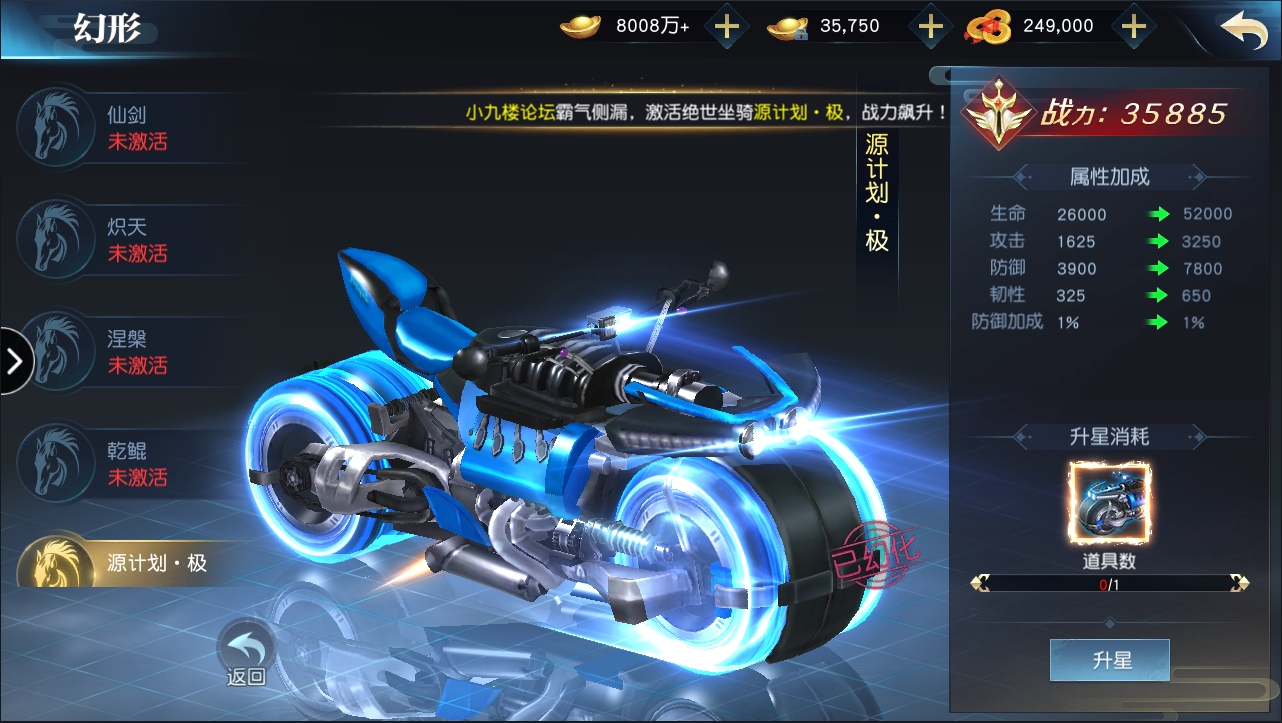Viewport: 1282px width, 723px height.
Task: Tap the 返回 back button
Action: pos(246,653)
